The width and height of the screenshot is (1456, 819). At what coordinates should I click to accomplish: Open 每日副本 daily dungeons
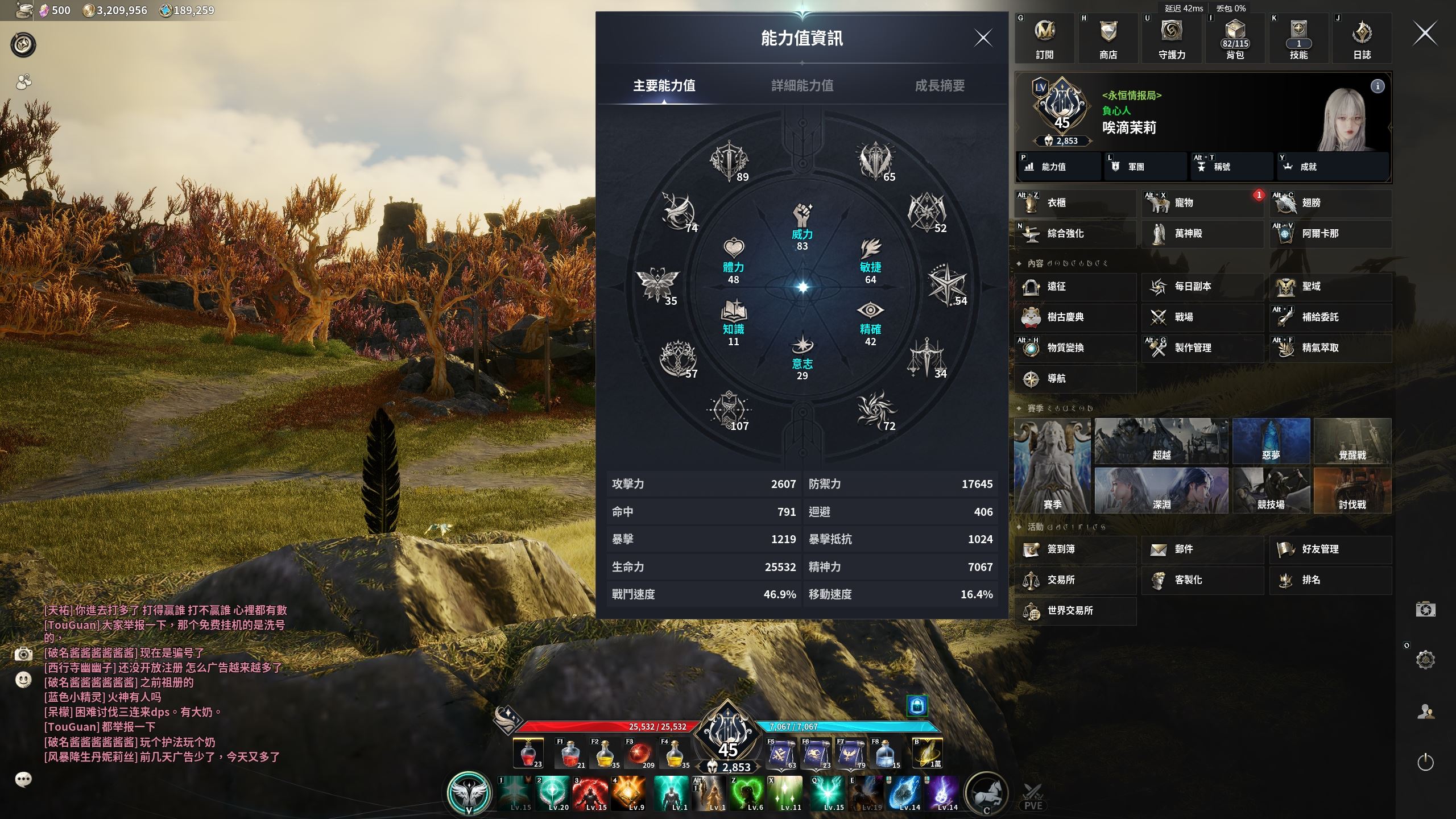[x=1201, y=287]
